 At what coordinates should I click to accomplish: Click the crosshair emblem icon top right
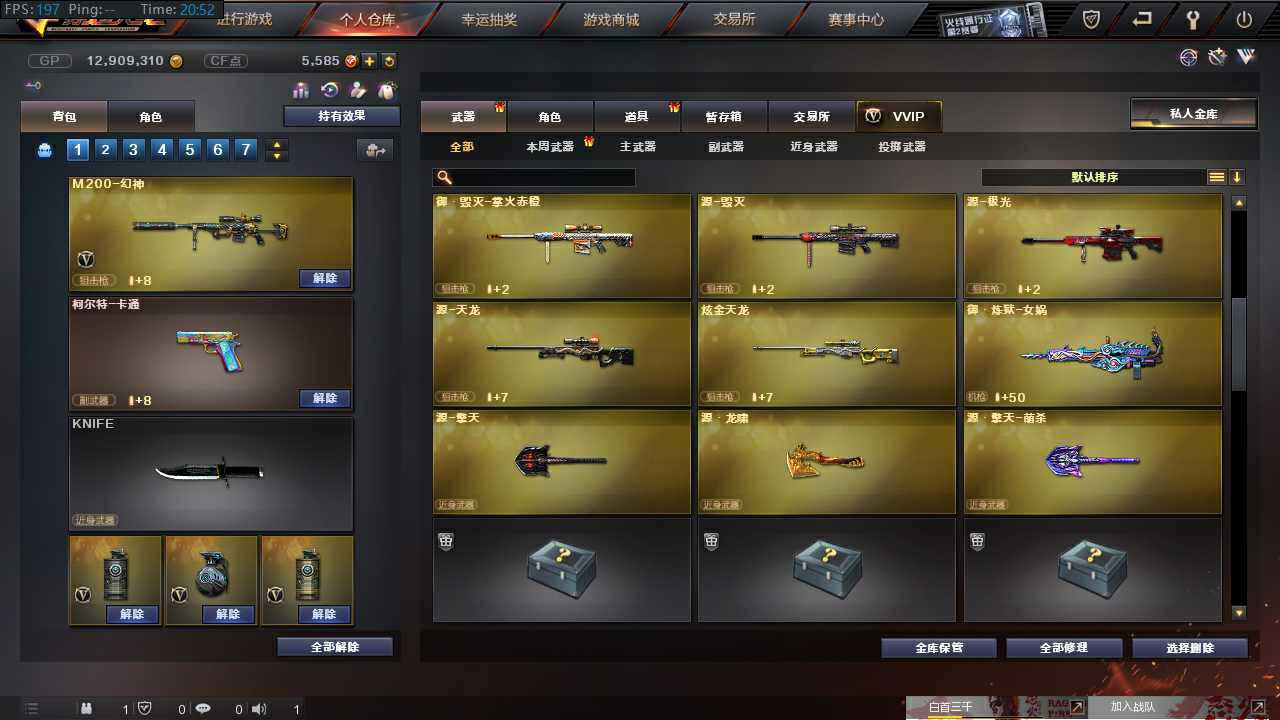pyautogui.click(x=1188, y=57)
